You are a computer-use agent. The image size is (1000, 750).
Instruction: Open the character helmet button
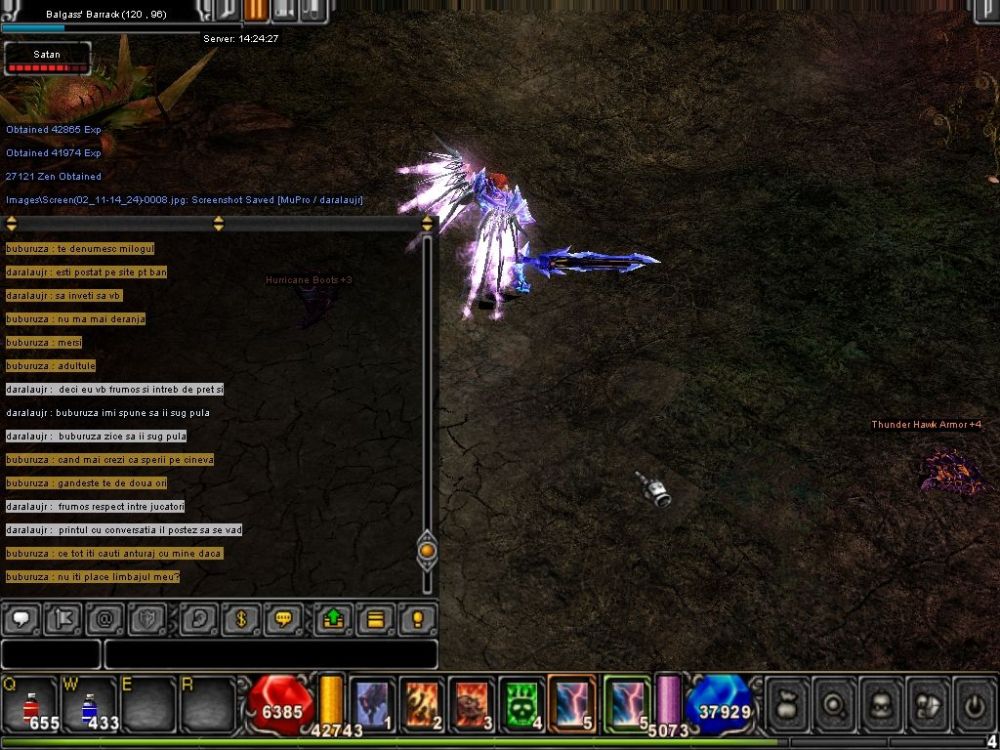[x=881, y=703]
